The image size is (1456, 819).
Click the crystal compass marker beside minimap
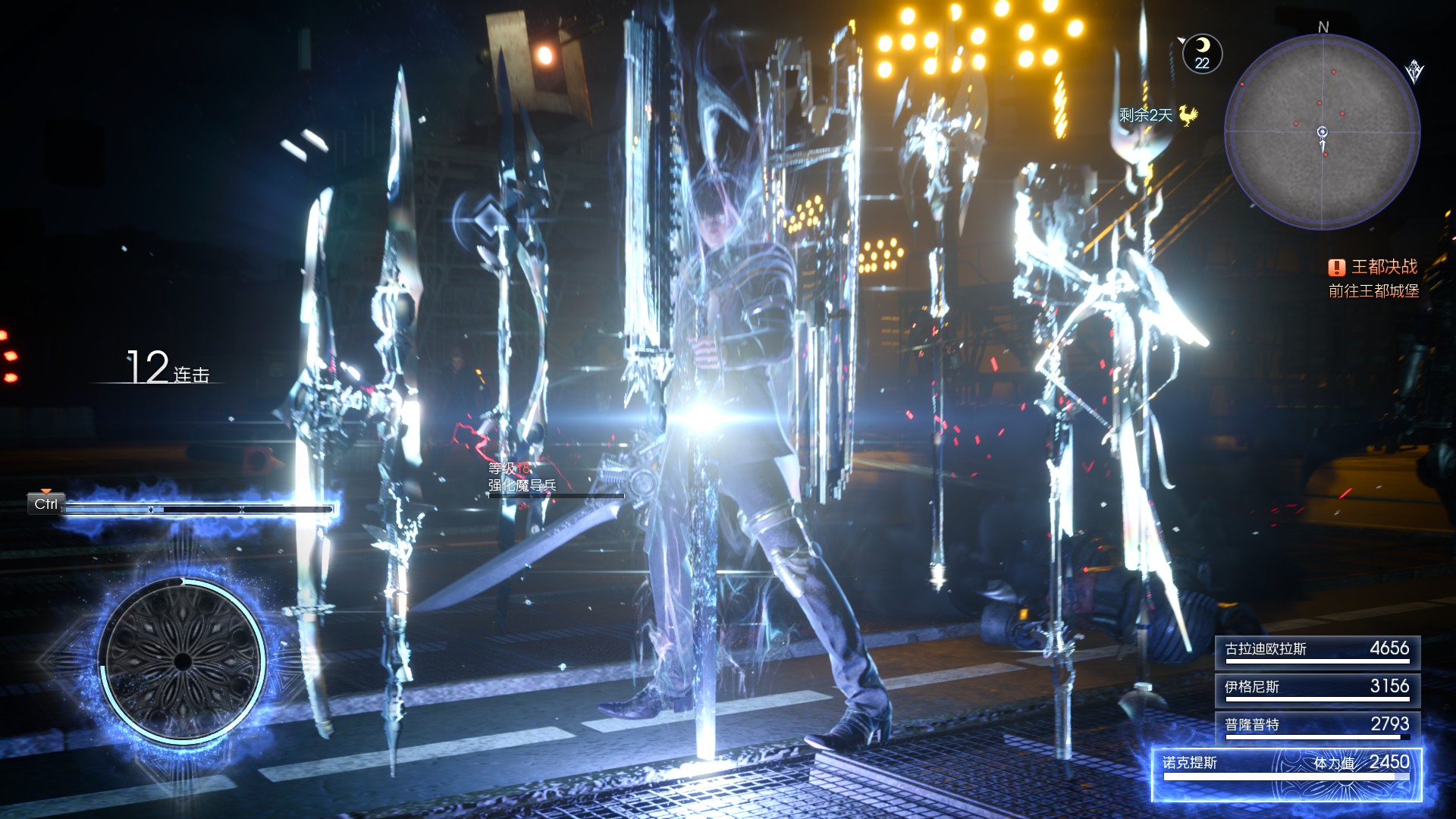click(x=1414, y=72)
